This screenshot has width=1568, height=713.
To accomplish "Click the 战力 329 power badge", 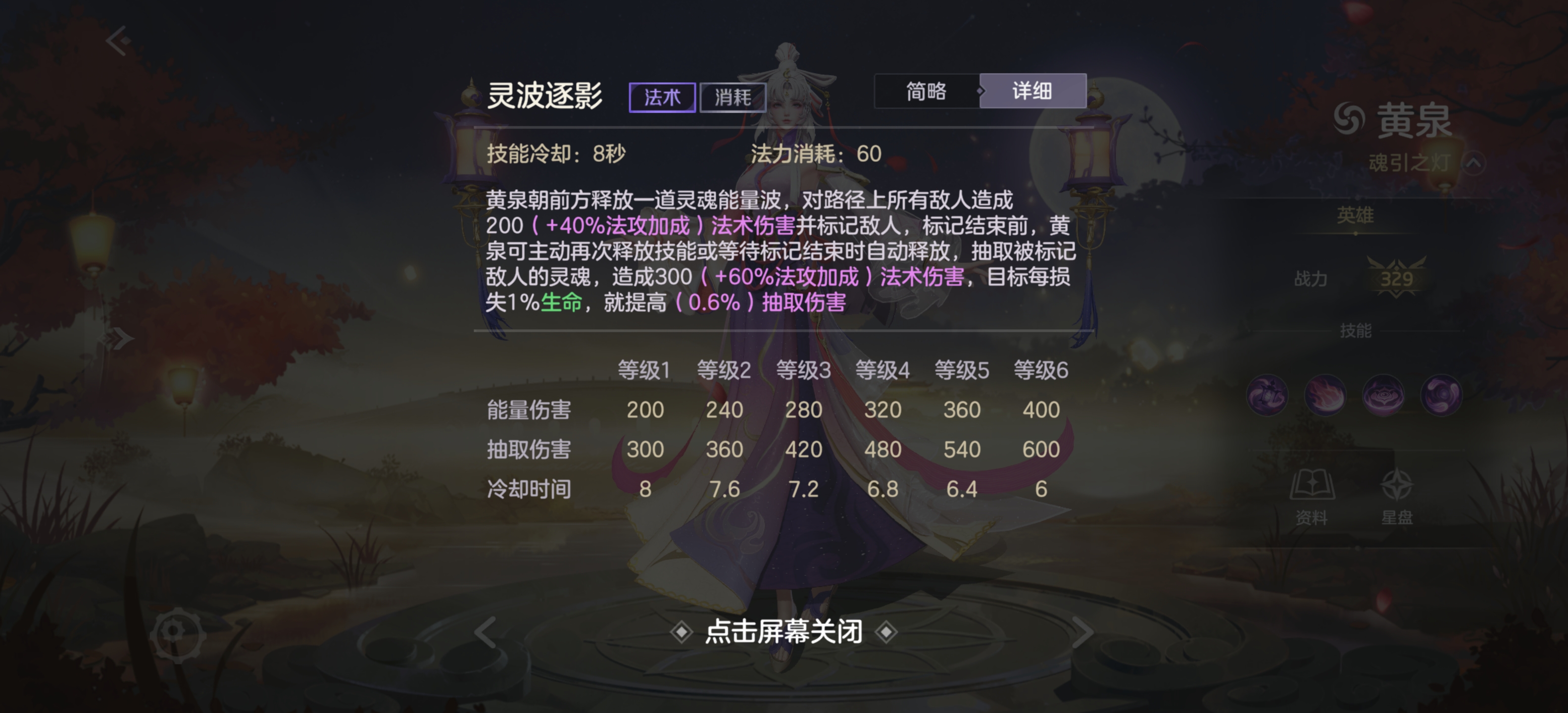I will 1397,279.
